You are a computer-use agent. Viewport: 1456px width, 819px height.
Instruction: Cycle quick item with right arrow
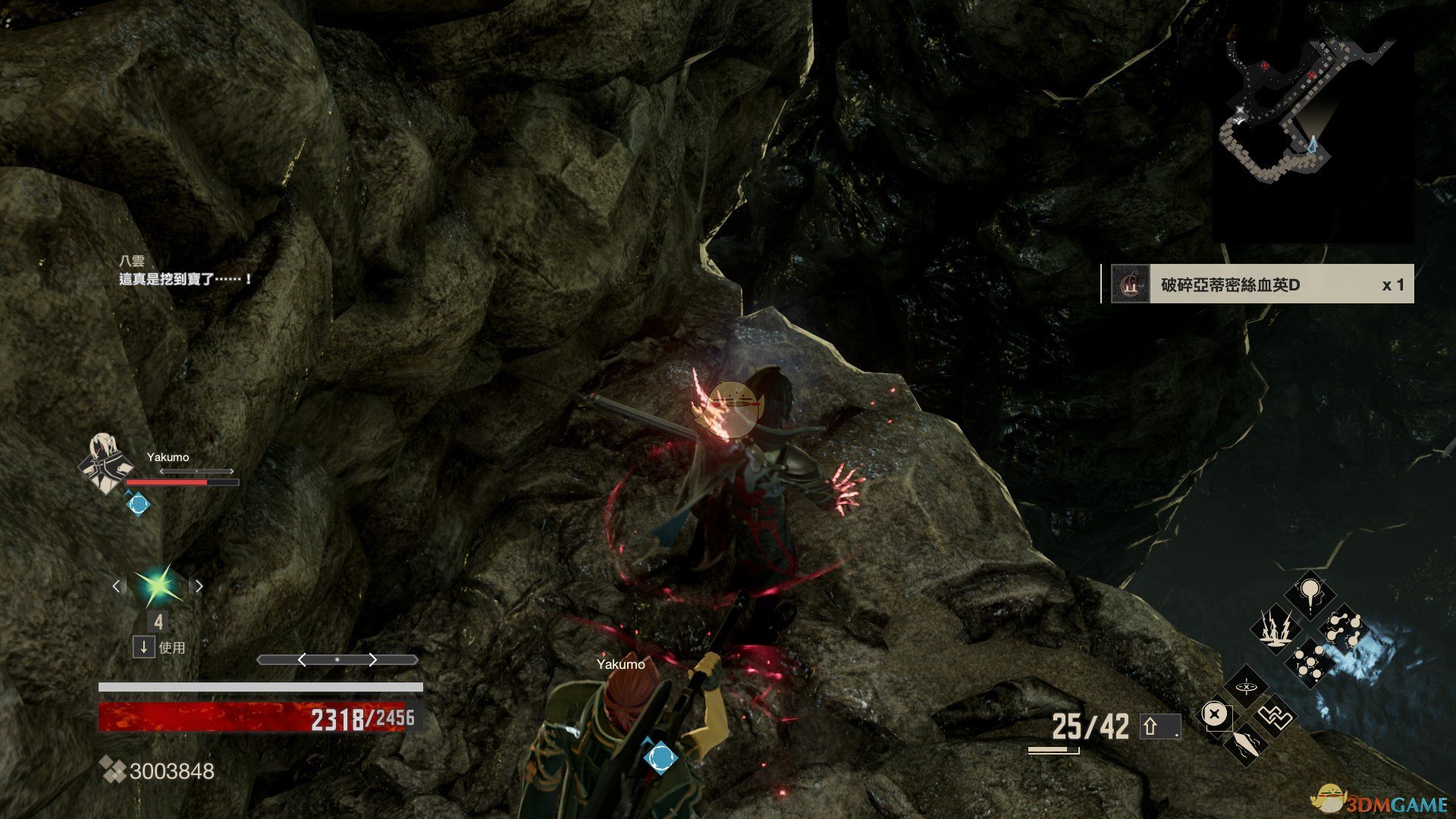[x=199, y=586]
